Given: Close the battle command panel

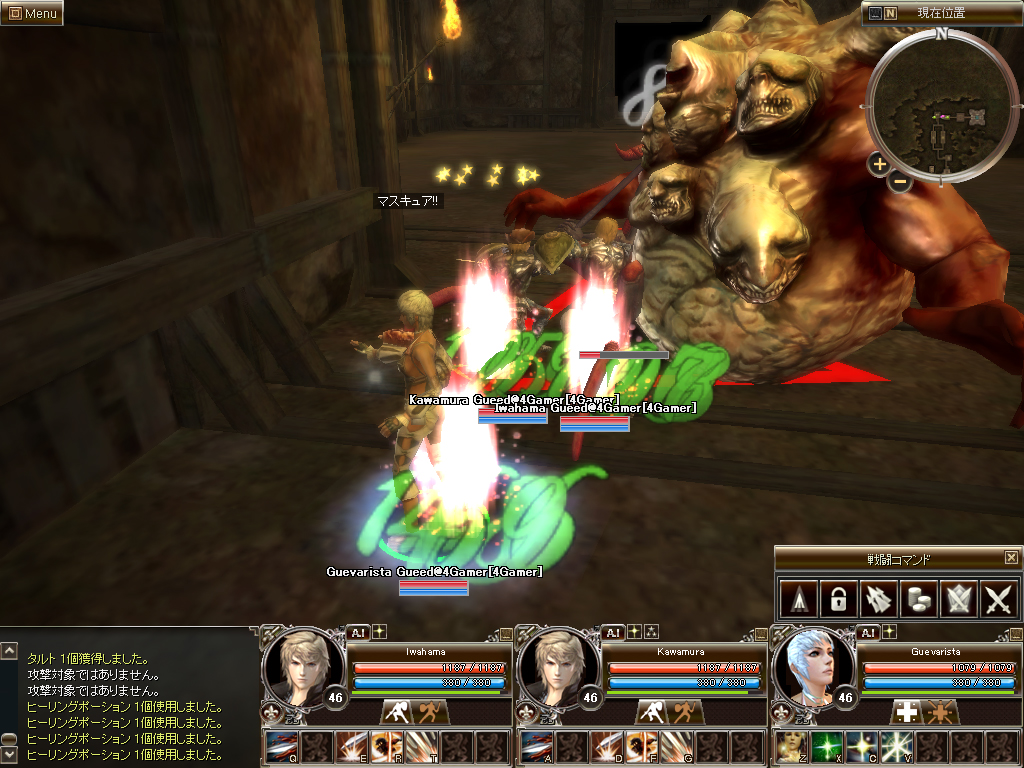Looking at the screenshot, I should coord(1011,558).
